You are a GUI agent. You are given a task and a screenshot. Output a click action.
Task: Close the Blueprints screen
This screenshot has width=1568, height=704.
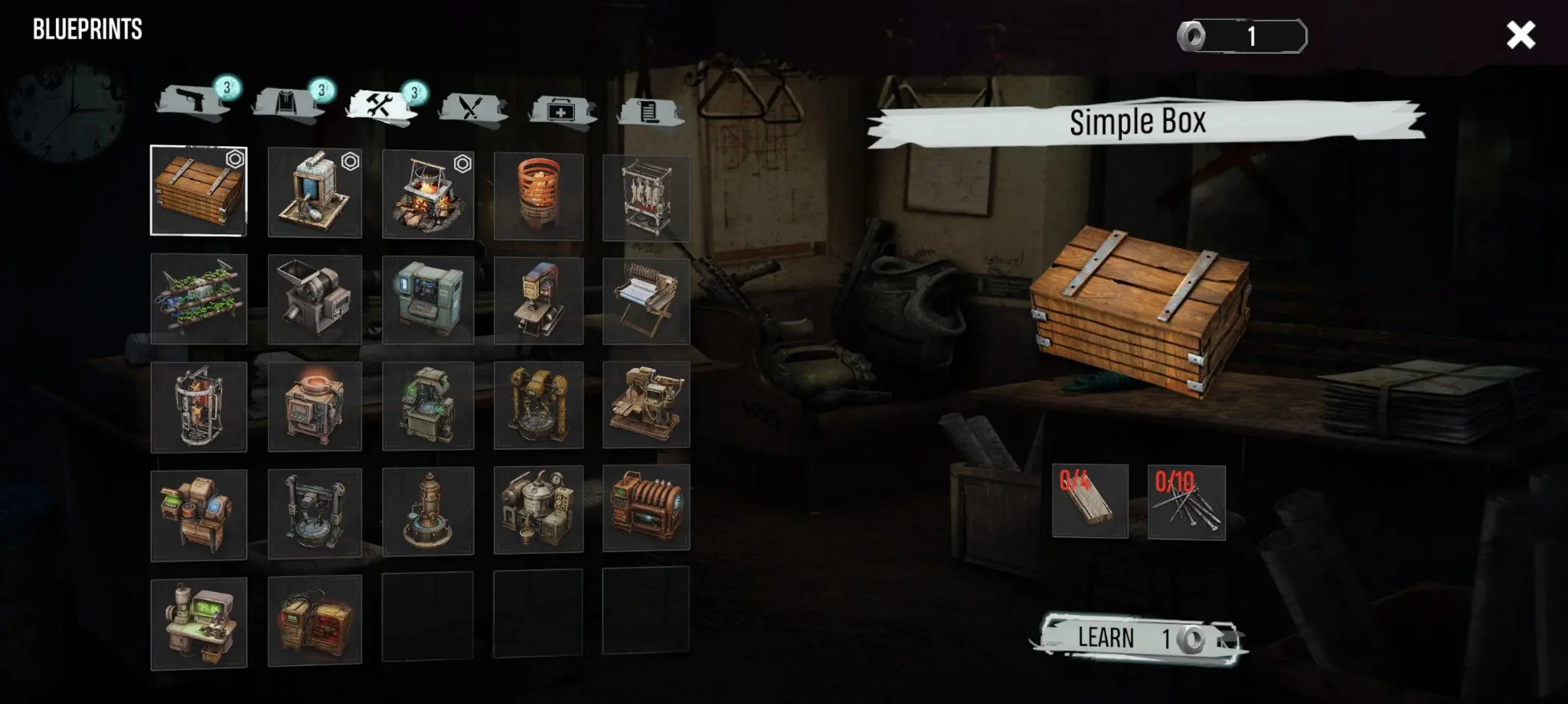1520,35
